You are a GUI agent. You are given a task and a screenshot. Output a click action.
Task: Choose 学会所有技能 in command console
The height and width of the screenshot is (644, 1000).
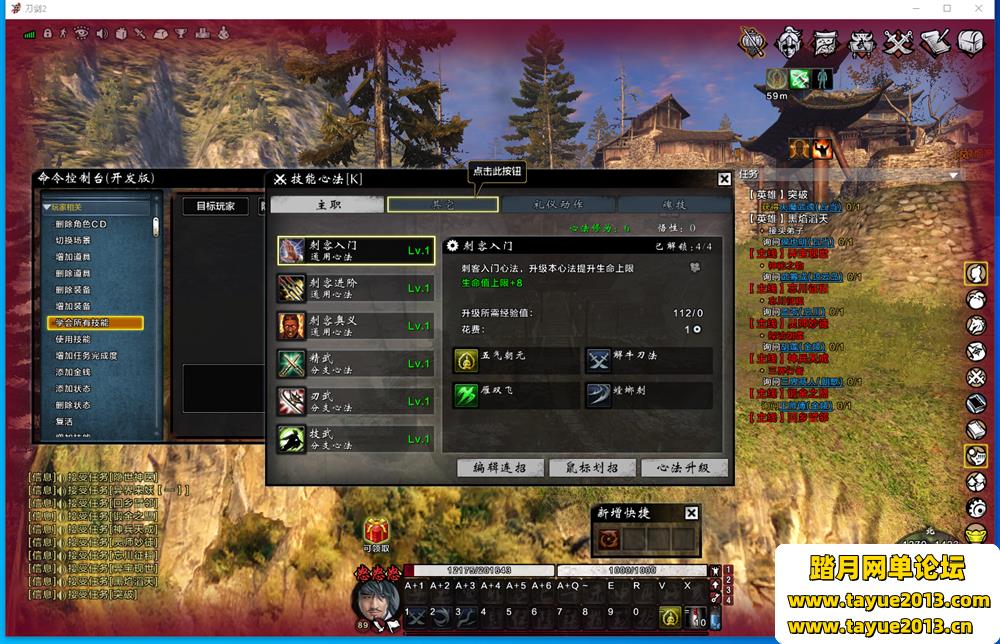pyautogui.click(x=95, y=323)
